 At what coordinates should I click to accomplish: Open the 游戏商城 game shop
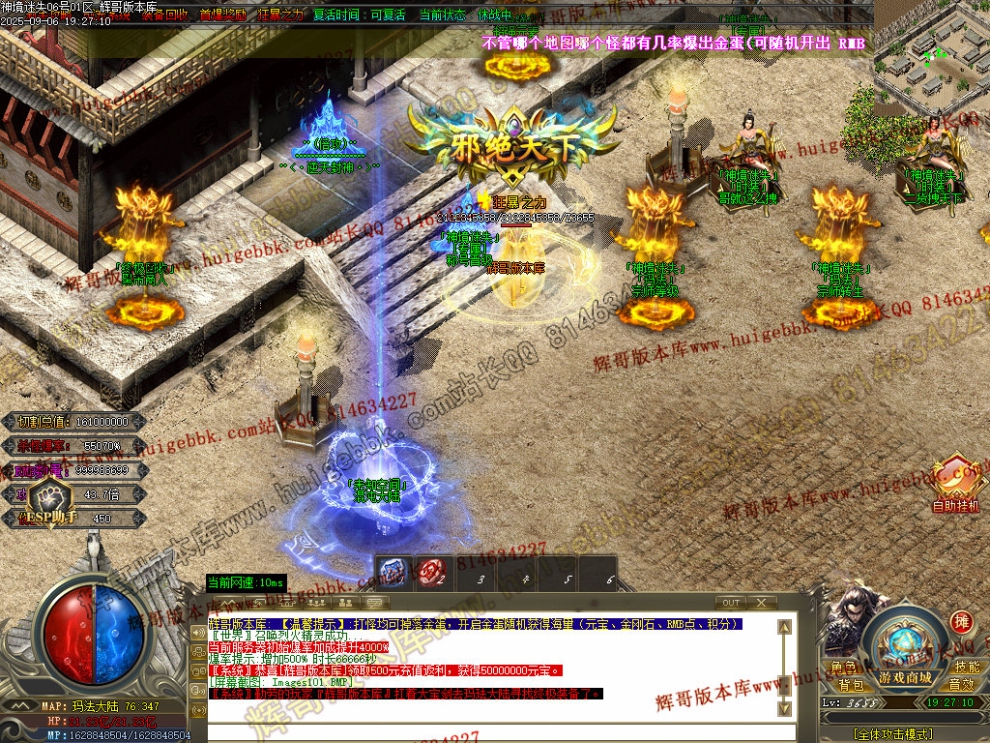point(905,678)
